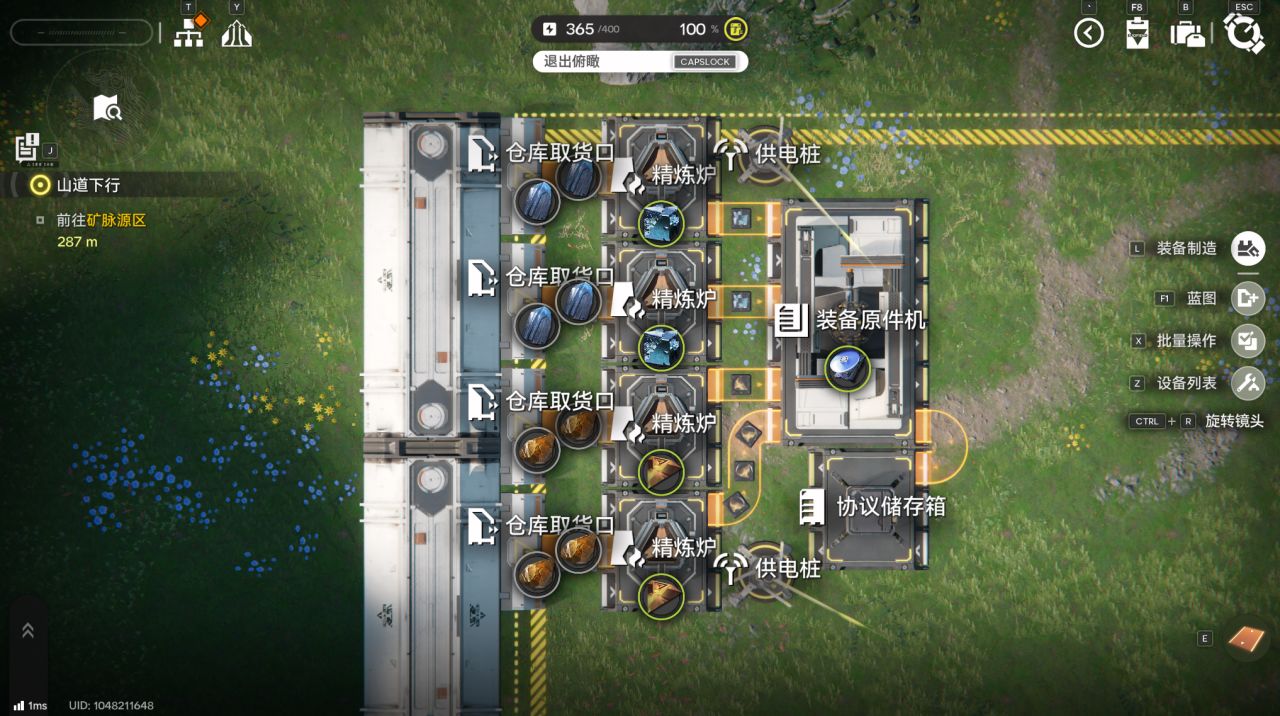Click the triple-tower icon beside the tech tree
Image resolution: width=1280 pixels, height=716 pixels.
pyautogui.click(x=237, y=33)
